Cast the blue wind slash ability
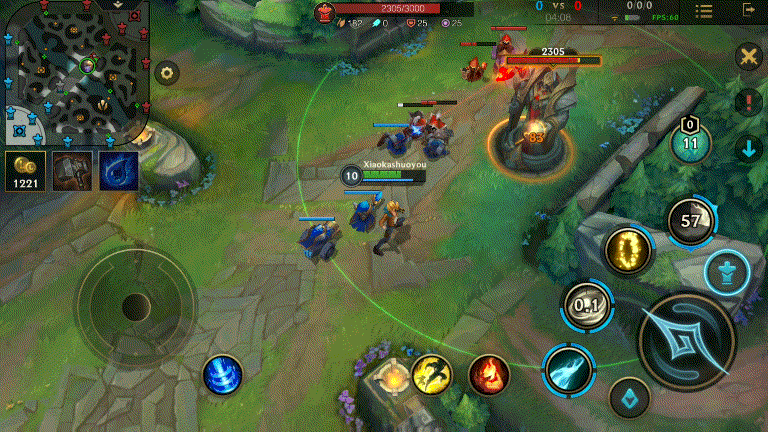This screenshot has width=768, height=432. coord(568,369)
